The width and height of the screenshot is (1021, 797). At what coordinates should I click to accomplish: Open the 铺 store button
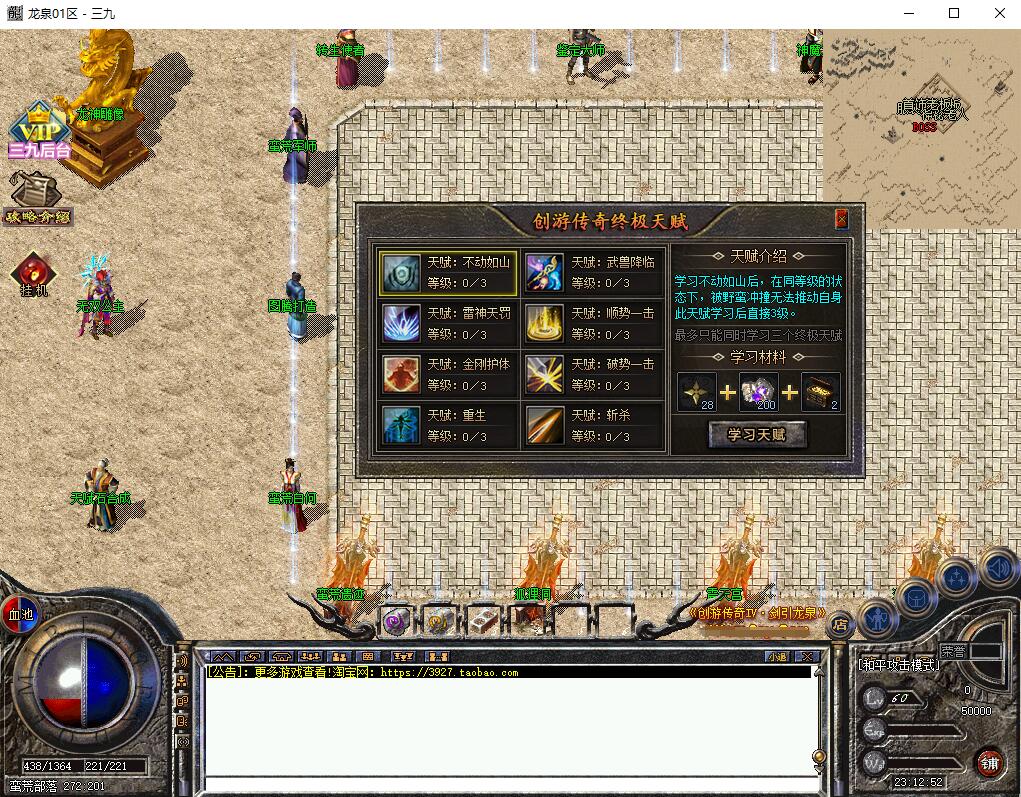(989, 761)
